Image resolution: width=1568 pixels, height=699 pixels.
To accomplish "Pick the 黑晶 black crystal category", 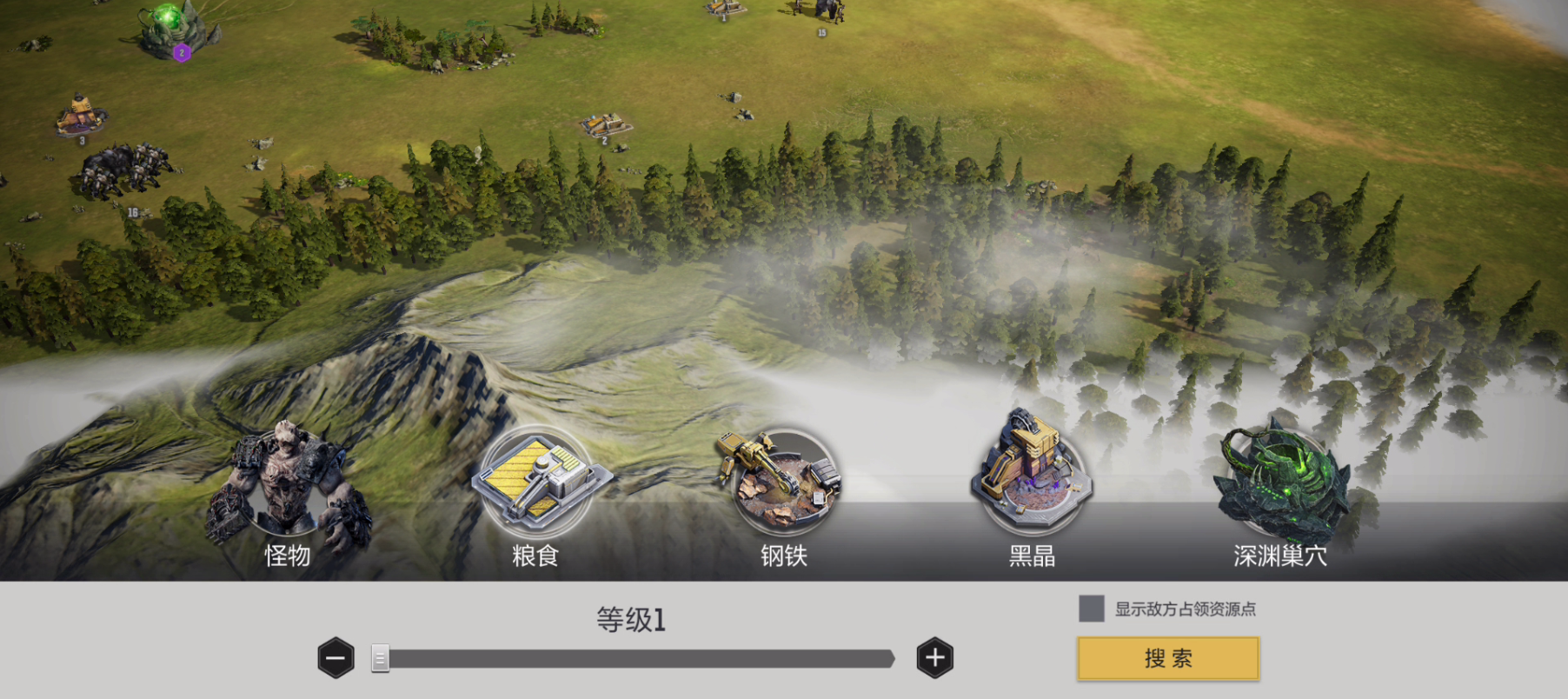I will [x=1032, y=487].
